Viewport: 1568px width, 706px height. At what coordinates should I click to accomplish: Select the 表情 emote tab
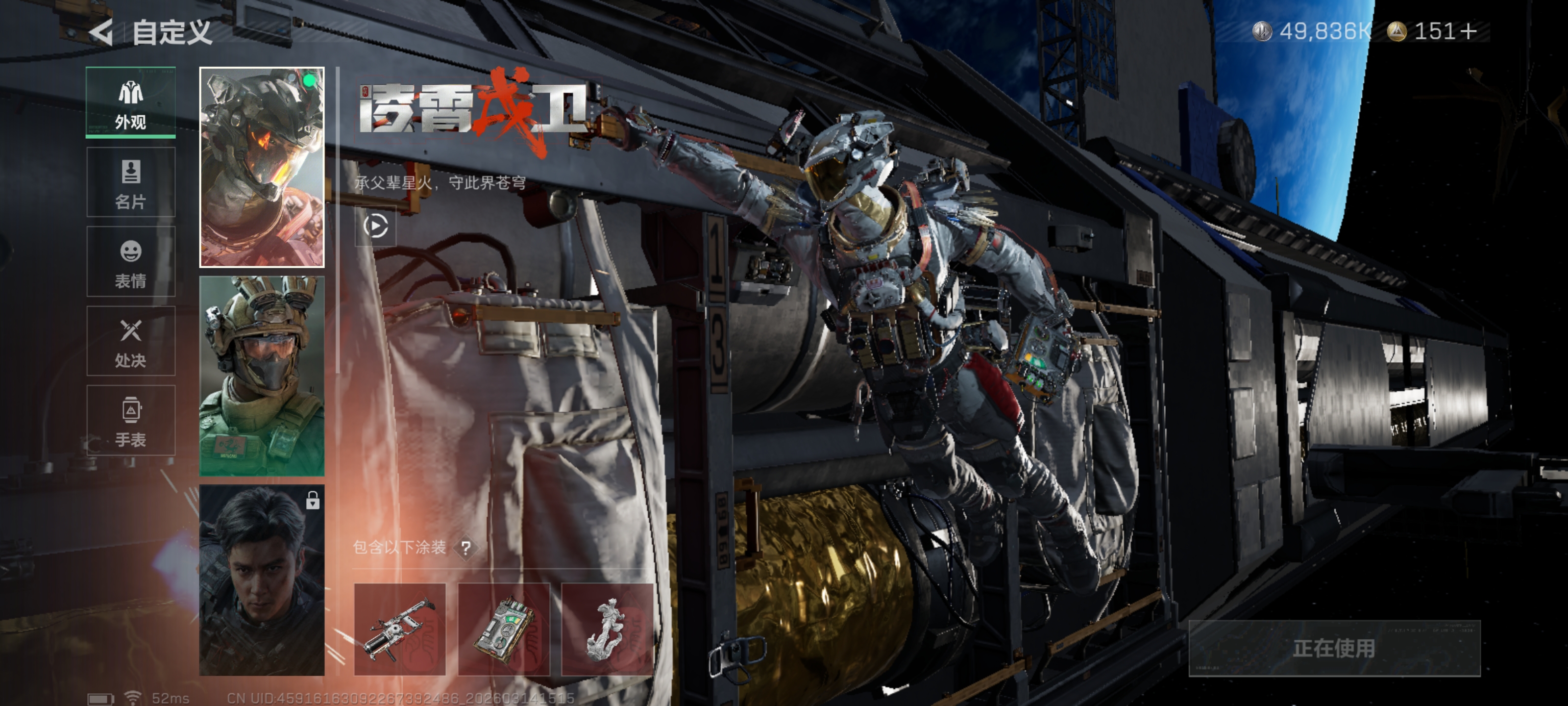tap(131, 262)
